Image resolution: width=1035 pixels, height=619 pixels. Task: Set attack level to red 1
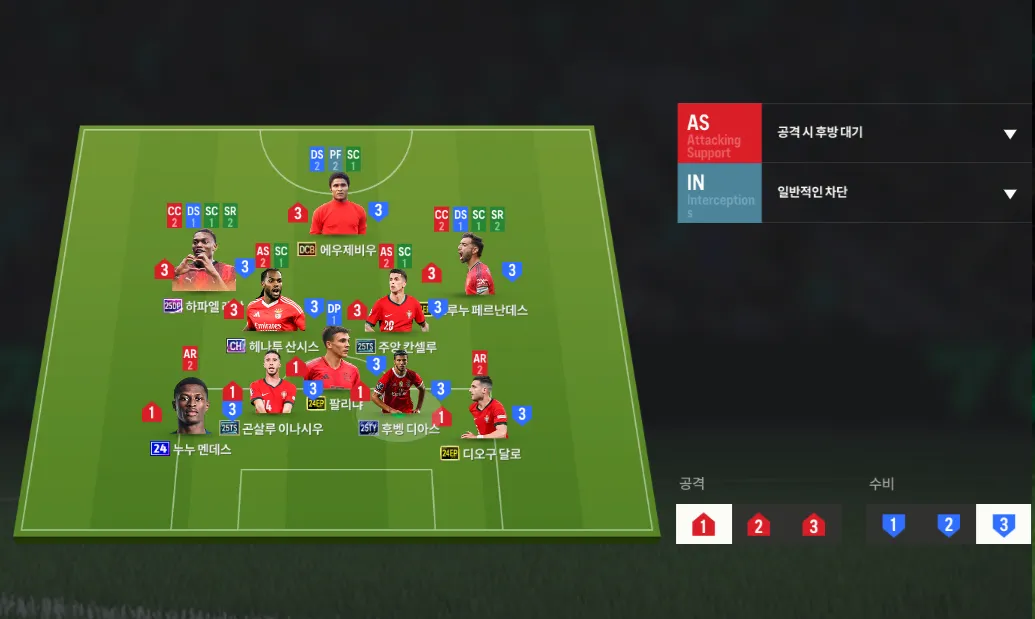703,524
